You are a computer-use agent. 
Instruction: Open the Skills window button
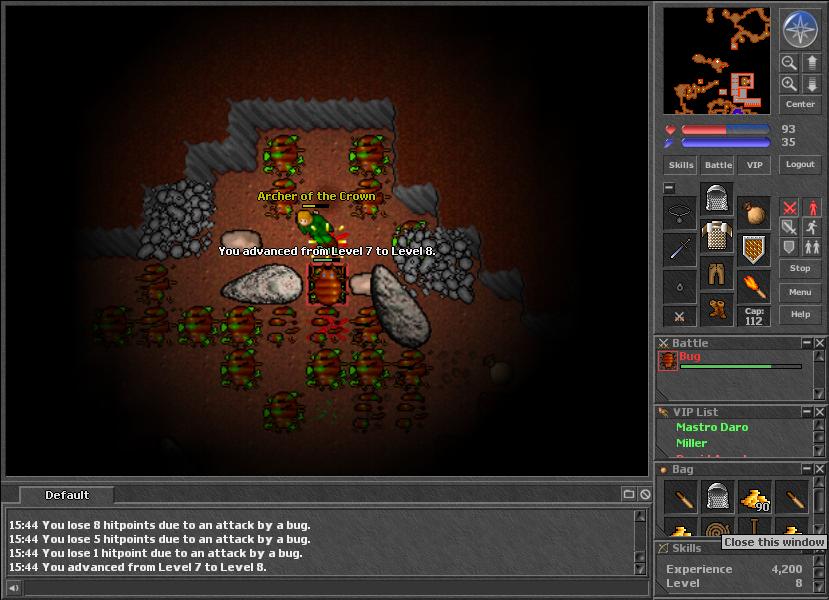click(x=681, y=165)
